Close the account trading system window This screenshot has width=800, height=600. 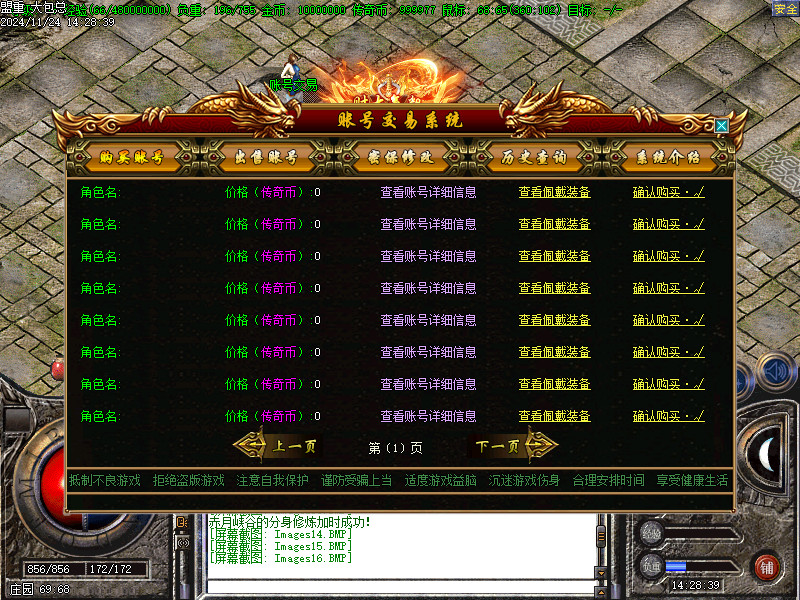tap(721, 126)
